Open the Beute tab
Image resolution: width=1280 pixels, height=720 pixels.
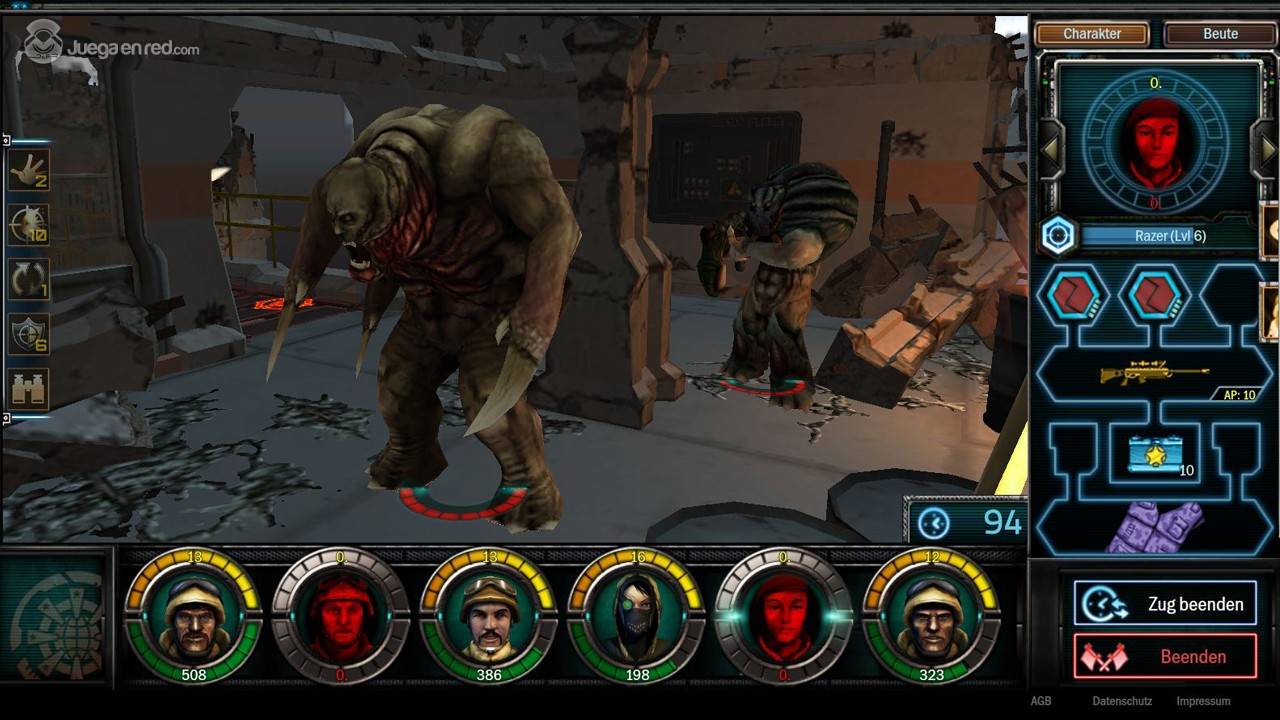click(x=1220, y=34)
